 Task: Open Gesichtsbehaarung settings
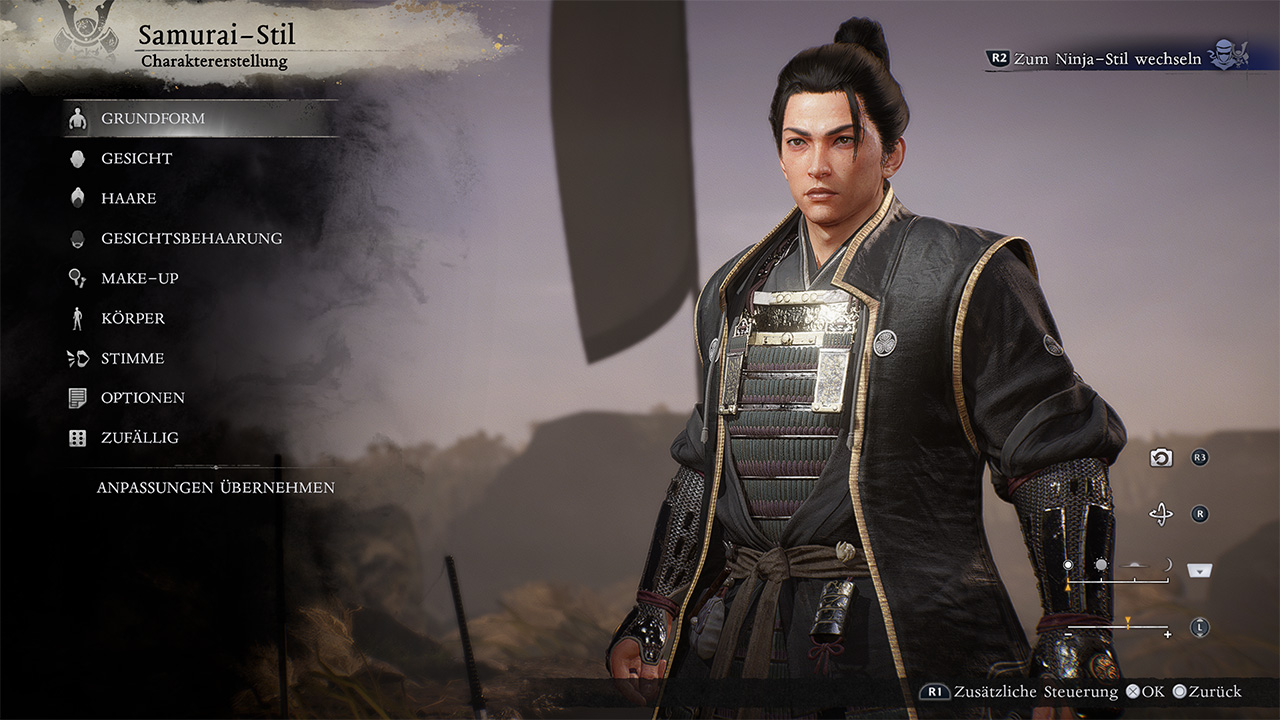pyautogui.click(x=191, y=238)
